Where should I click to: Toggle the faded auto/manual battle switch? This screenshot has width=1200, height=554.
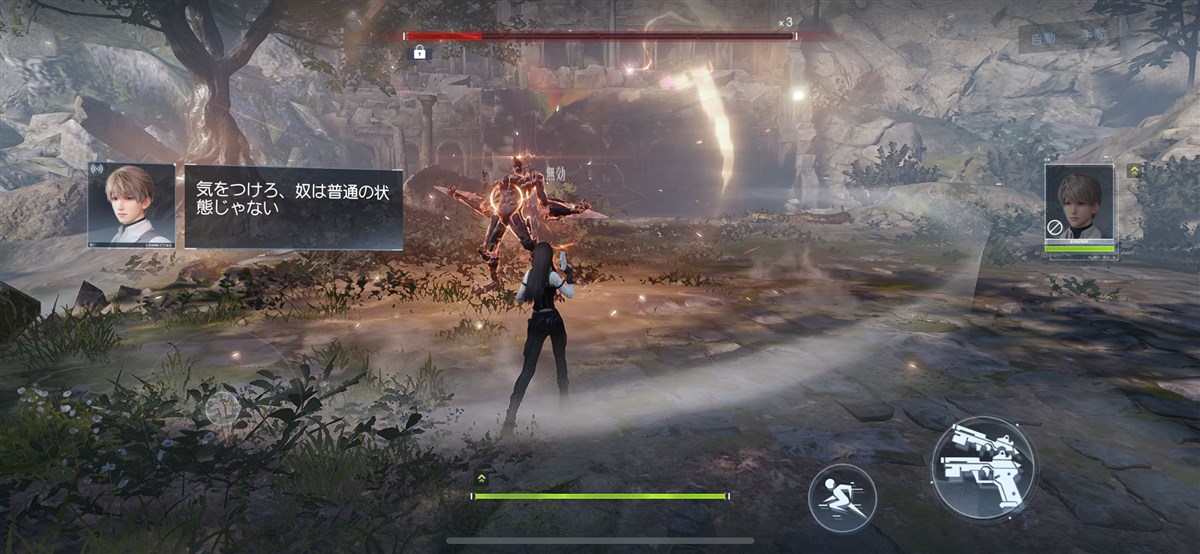click(1068, 37)
